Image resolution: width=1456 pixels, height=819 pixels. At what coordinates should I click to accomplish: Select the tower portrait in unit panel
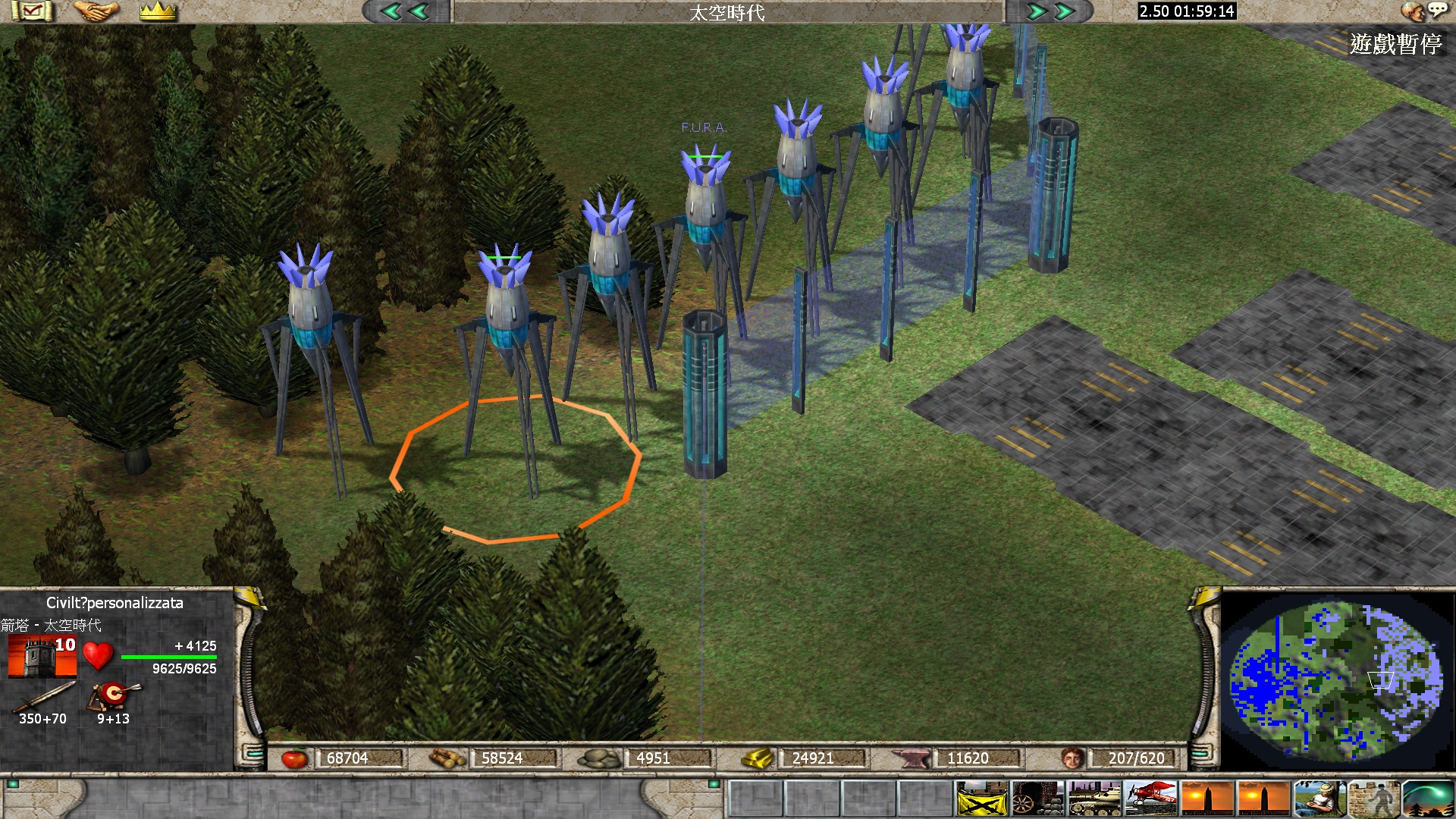tap(42, 657)
